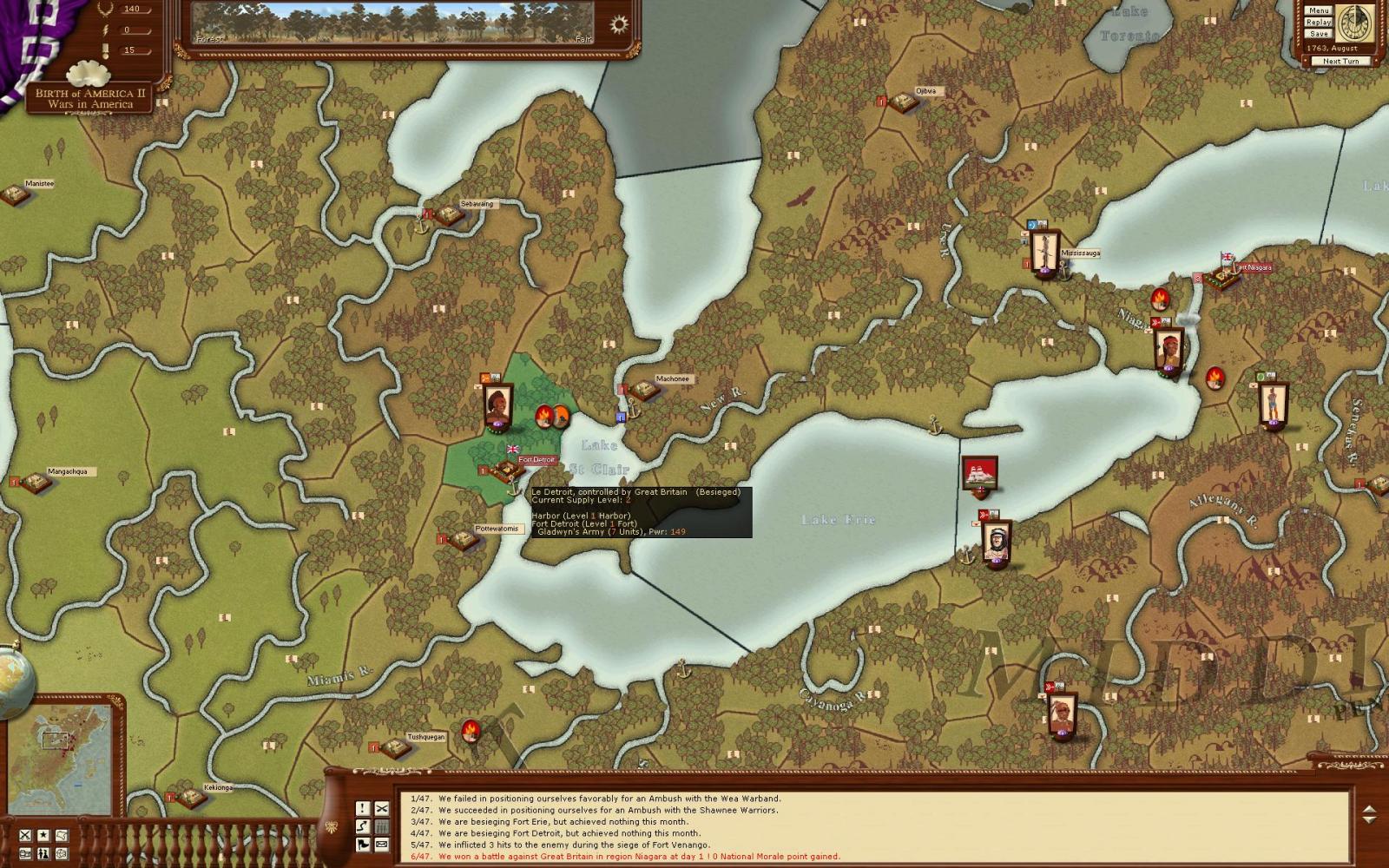Image resolution: width=1389 pixels, height=868 pixels.
Task: Toggle the flag message filter
Action: [363, 845]
